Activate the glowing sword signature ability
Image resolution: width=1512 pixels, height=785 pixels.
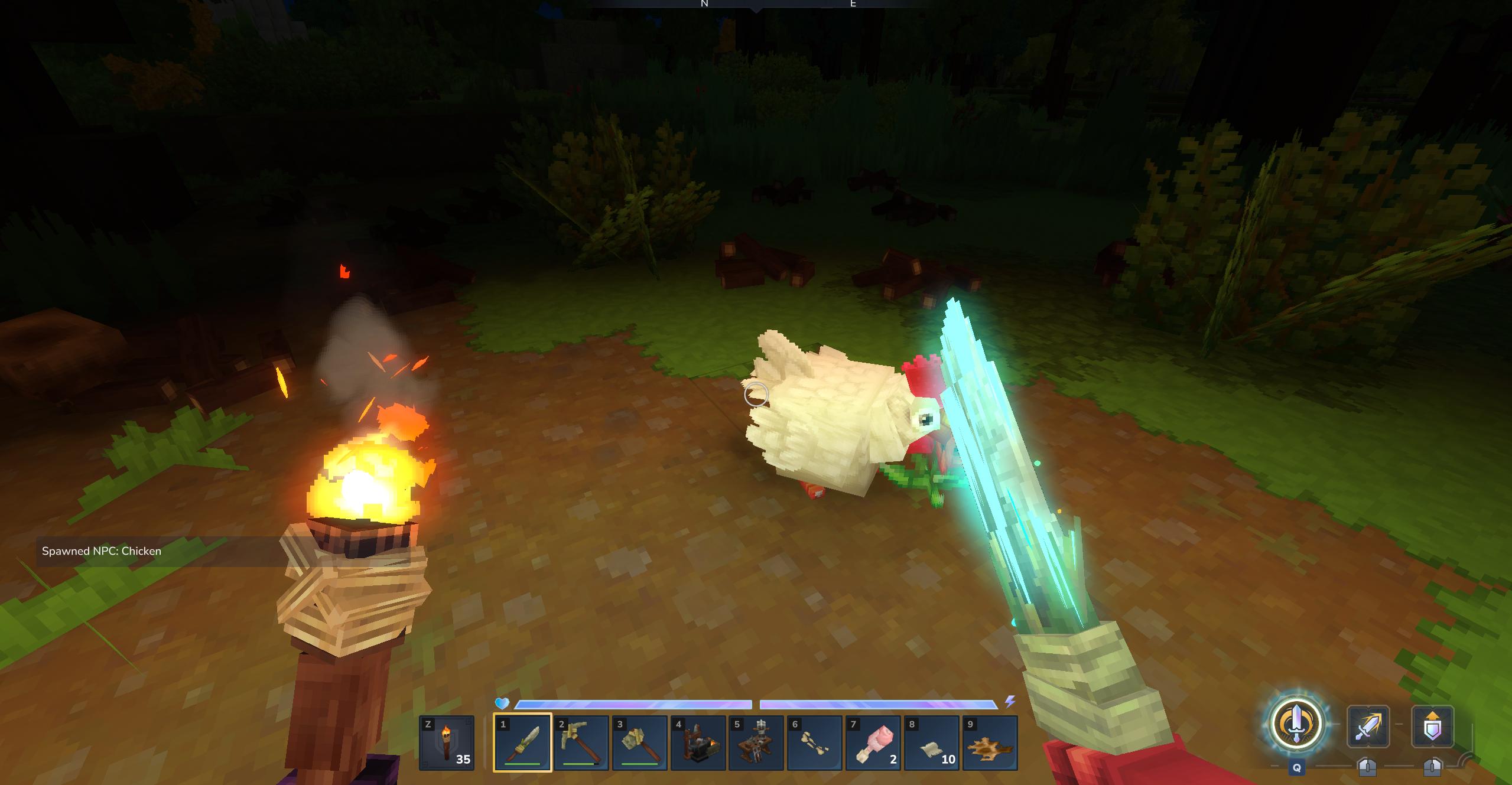[x=1296, y=724]
